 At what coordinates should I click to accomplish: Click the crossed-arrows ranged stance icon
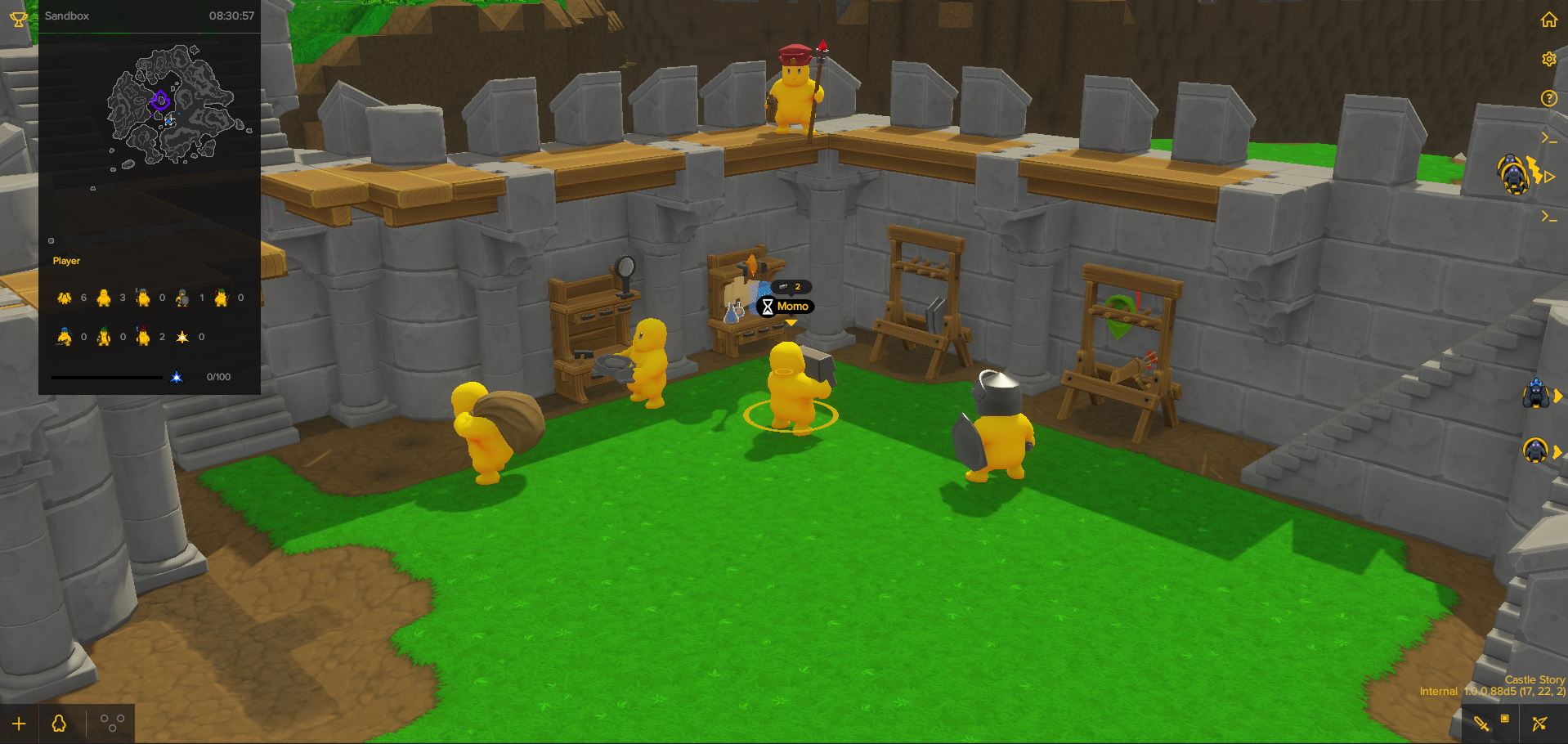coord(1540,724)
